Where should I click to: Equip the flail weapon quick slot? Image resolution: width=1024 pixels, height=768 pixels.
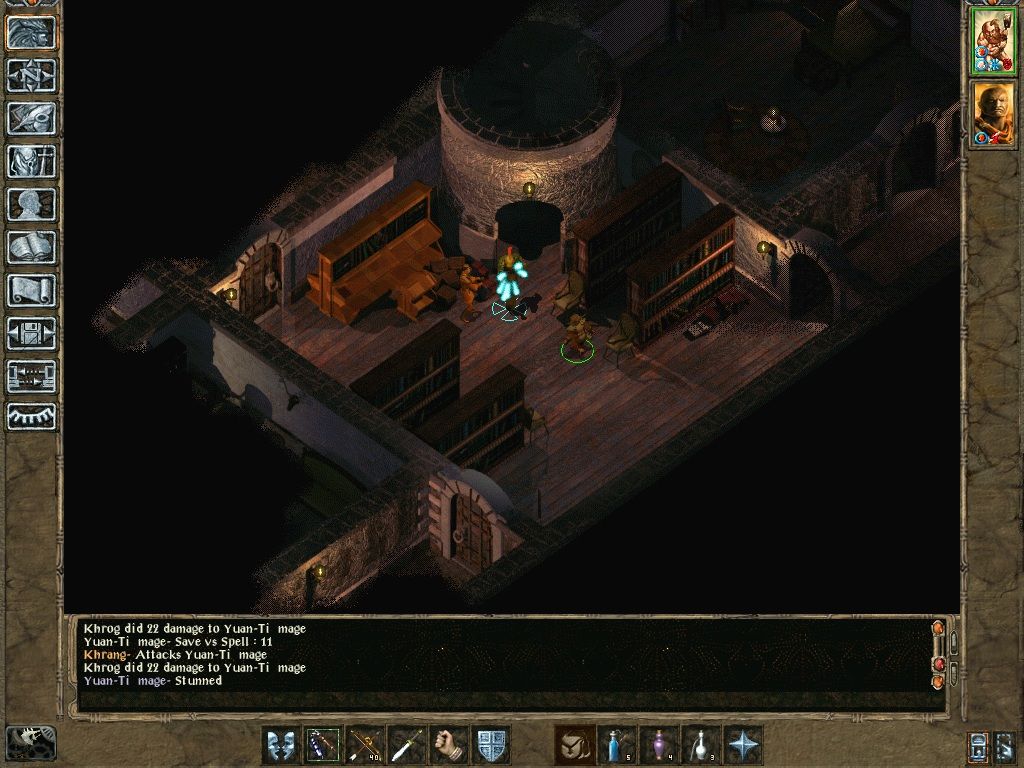pyautogui.click(x=323, y=745)
